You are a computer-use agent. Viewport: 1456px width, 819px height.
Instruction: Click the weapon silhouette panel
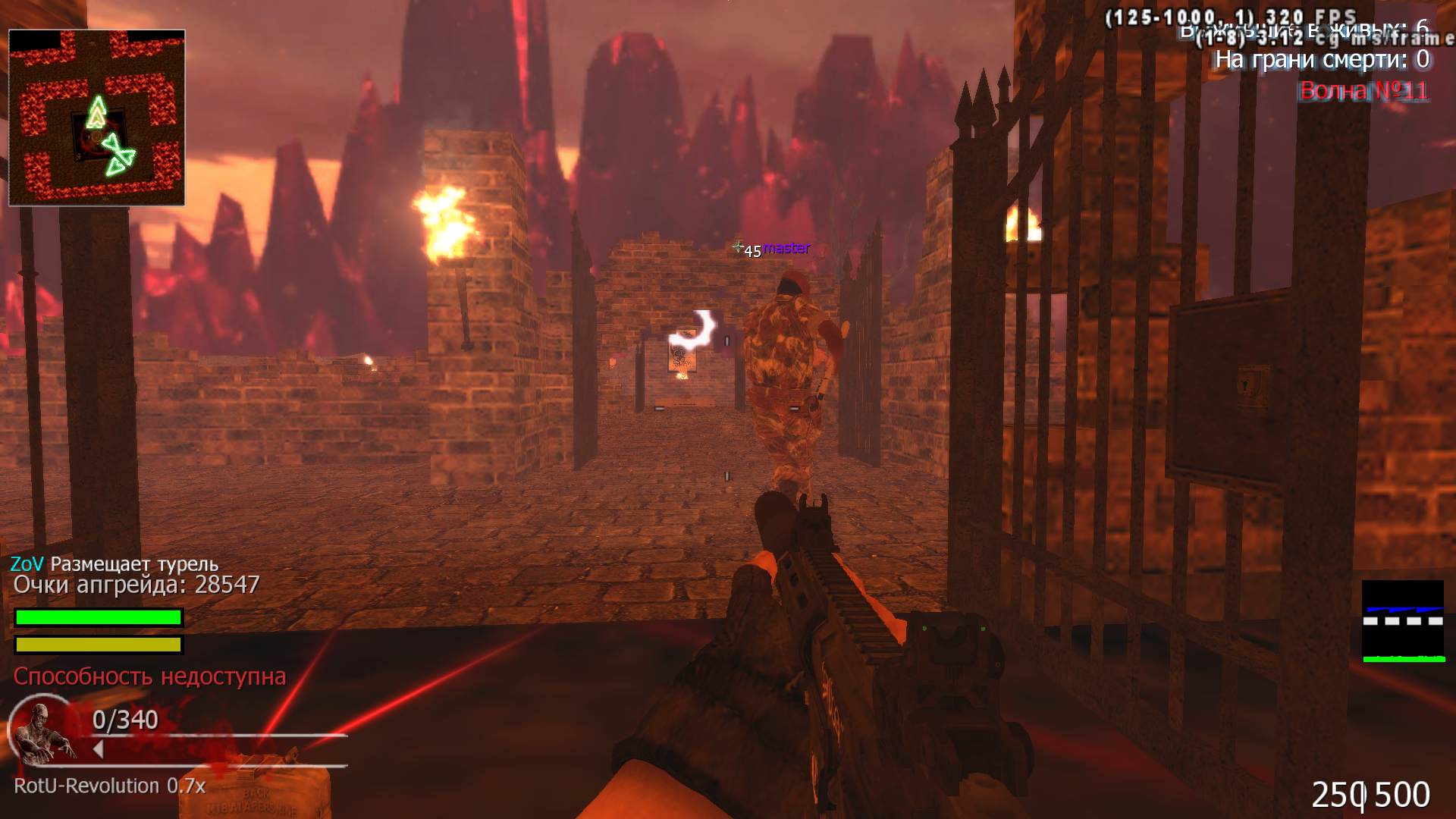click(1402, 621)
